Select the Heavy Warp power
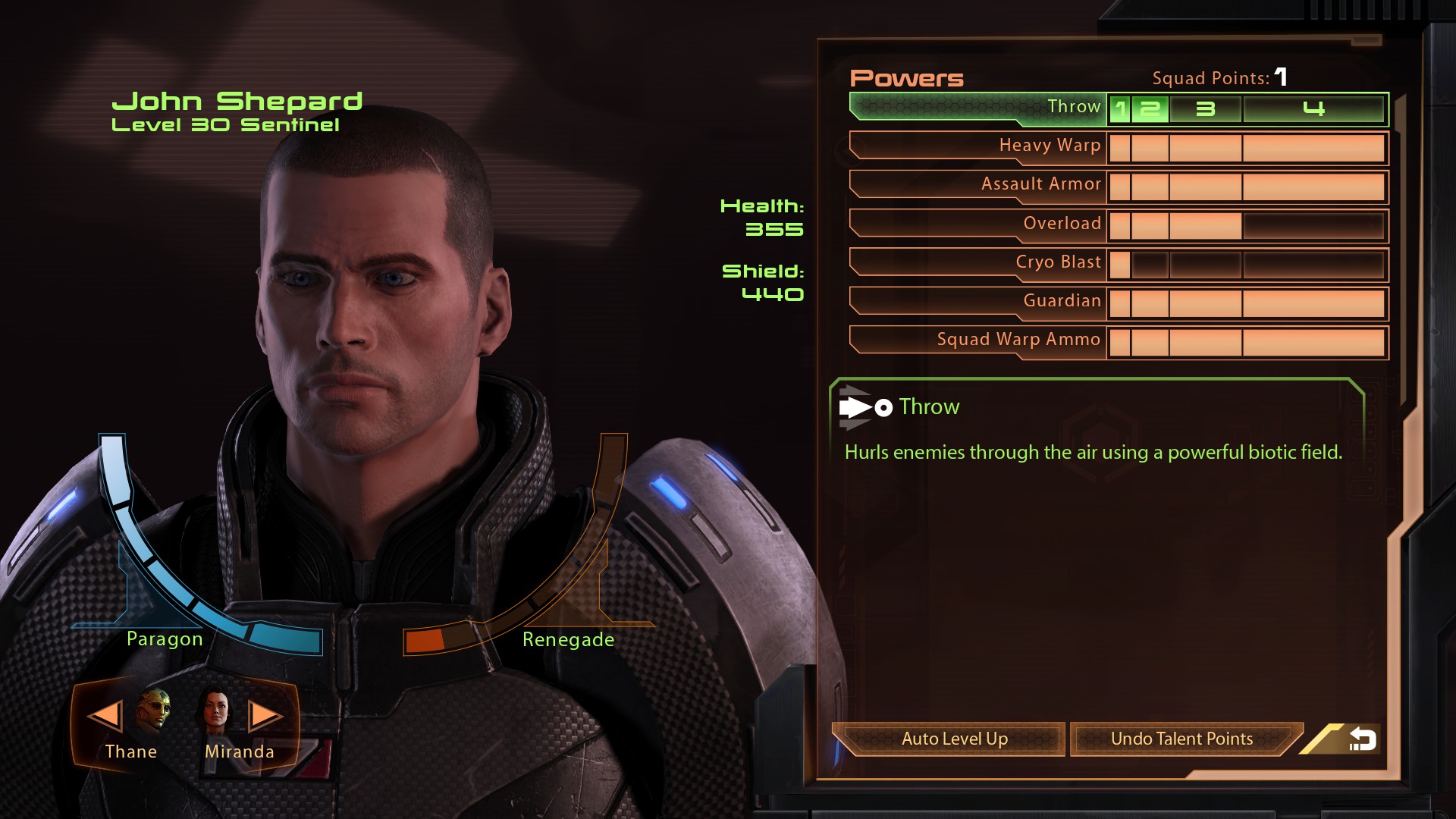 (978, 146)
